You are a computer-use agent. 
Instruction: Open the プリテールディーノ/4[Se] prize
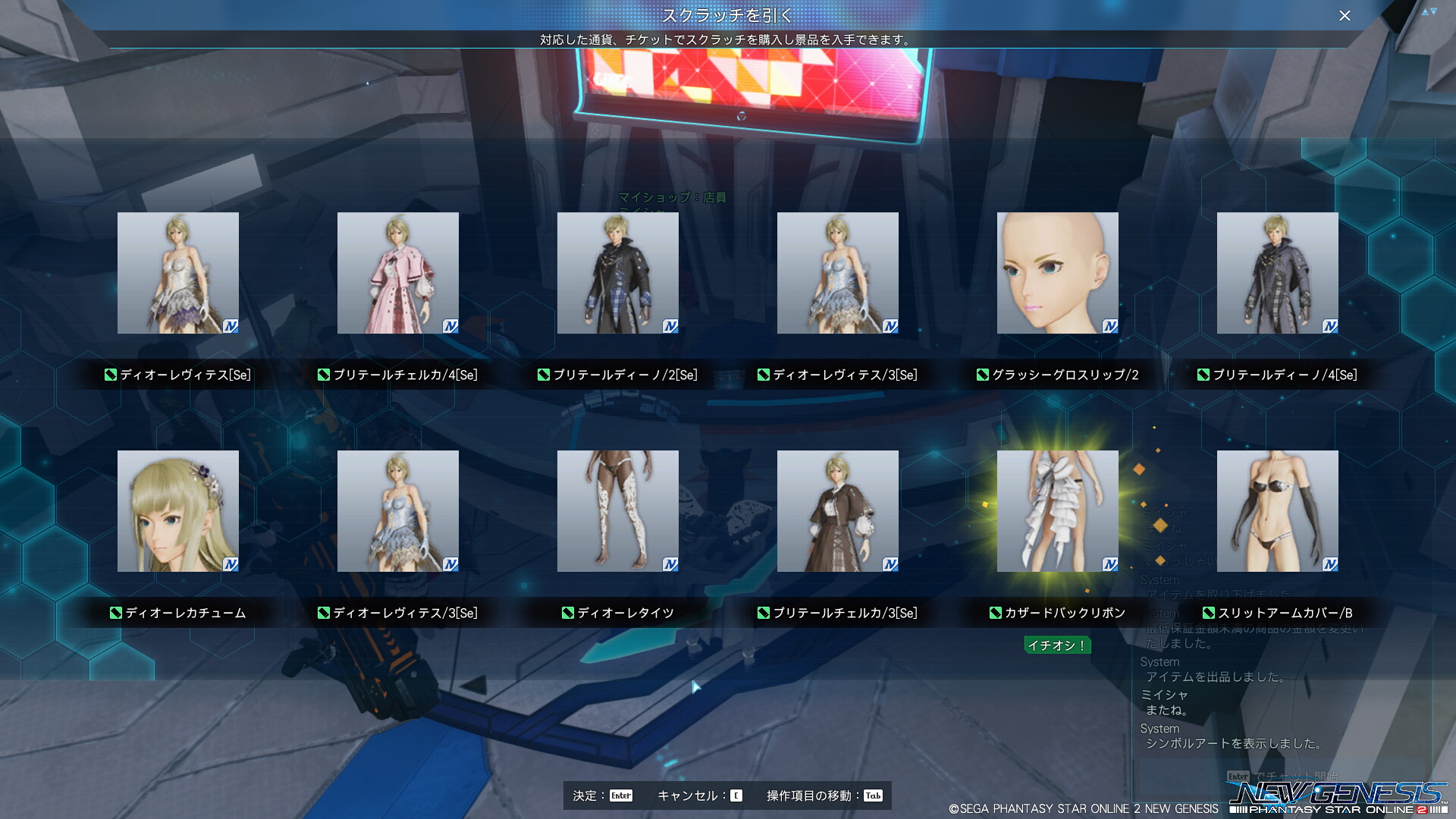[x=1278, y=273]
